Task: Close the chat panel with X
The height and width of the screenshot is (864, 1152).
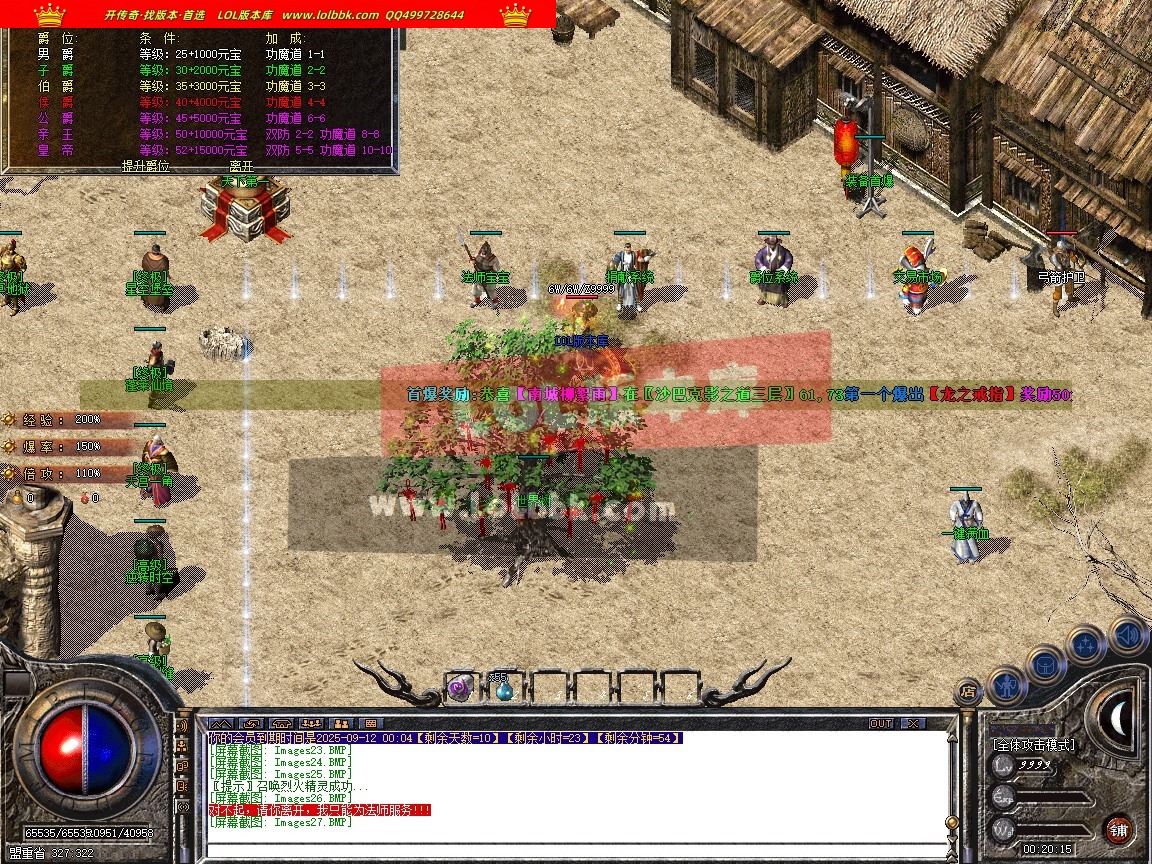Action: [x=911, y=723]
